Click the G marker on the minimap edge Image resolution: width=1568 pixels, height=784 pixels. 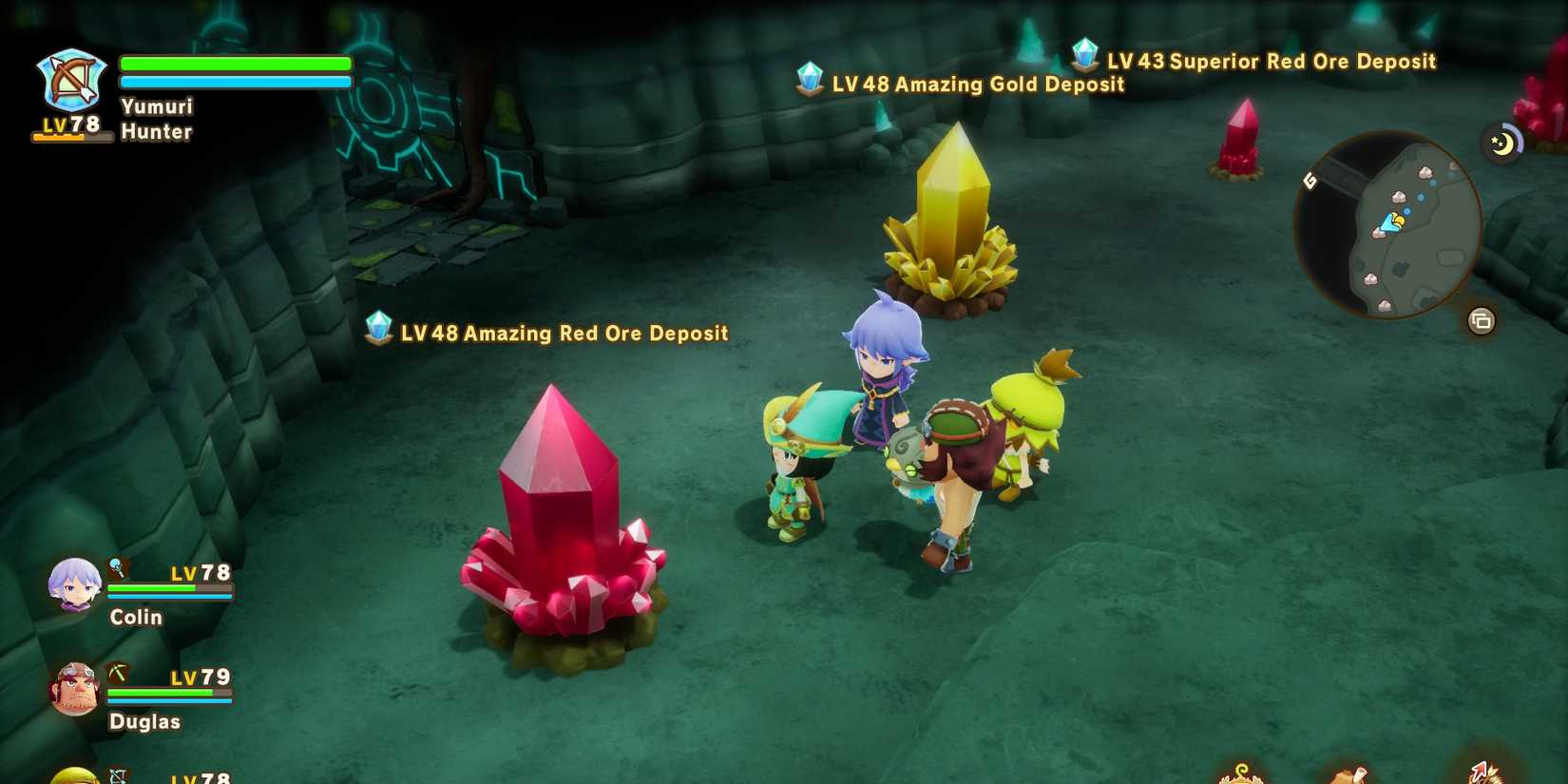click(x=1309, y=181)
